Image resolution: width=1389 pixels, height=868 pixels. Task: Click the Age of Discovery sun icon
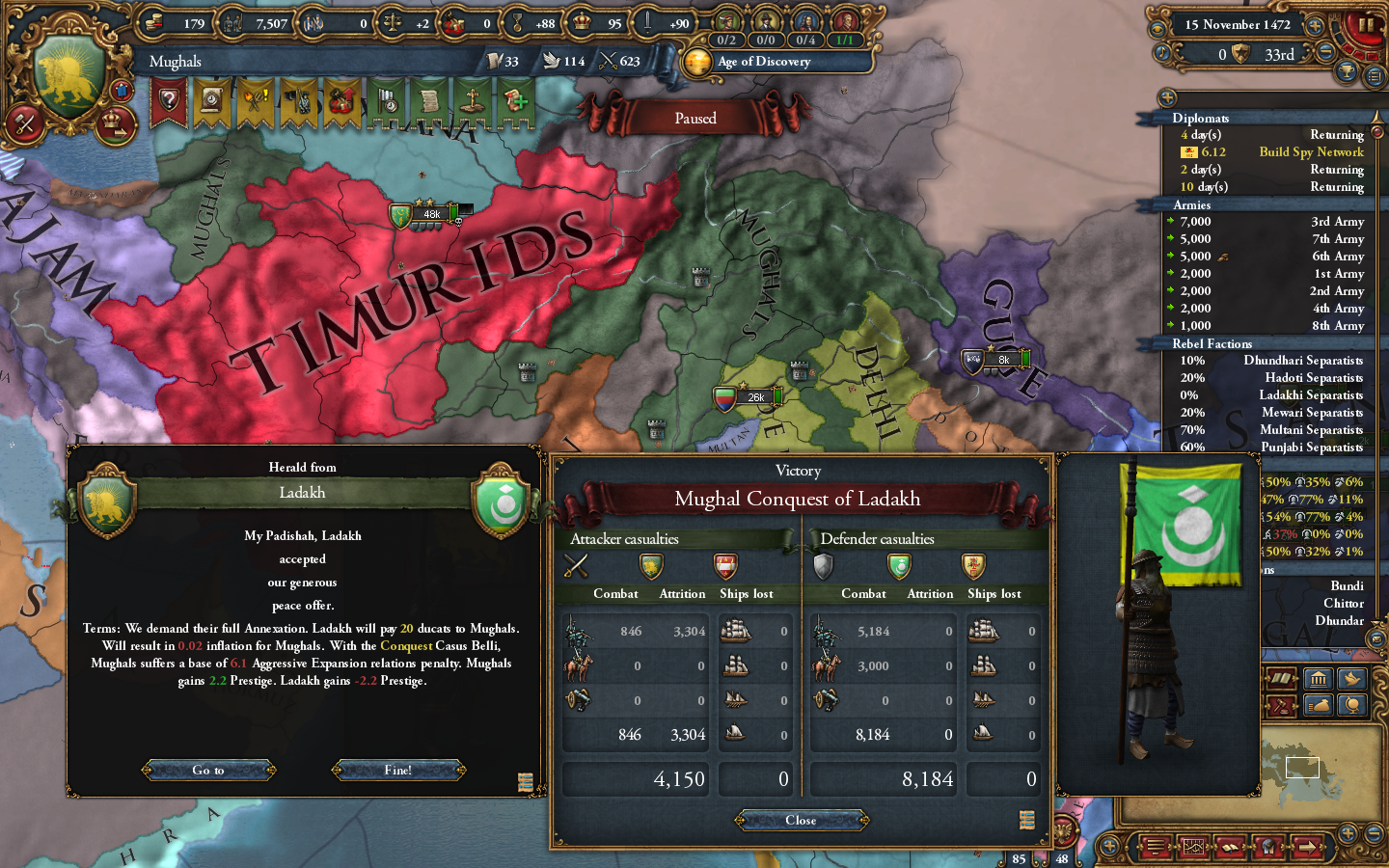[x=697, y=63]
